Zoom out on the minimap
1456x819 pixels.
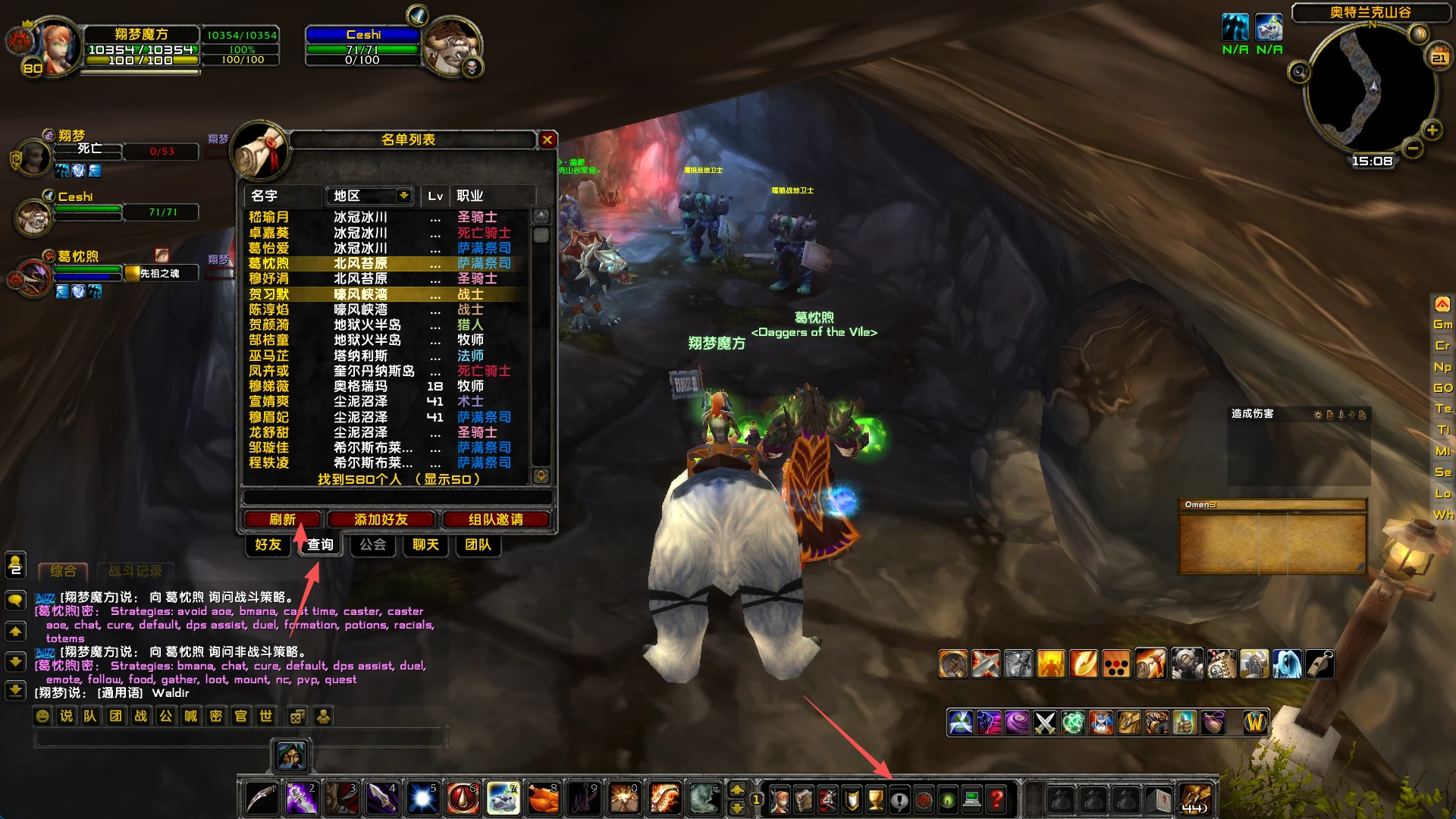[1412, 149]
